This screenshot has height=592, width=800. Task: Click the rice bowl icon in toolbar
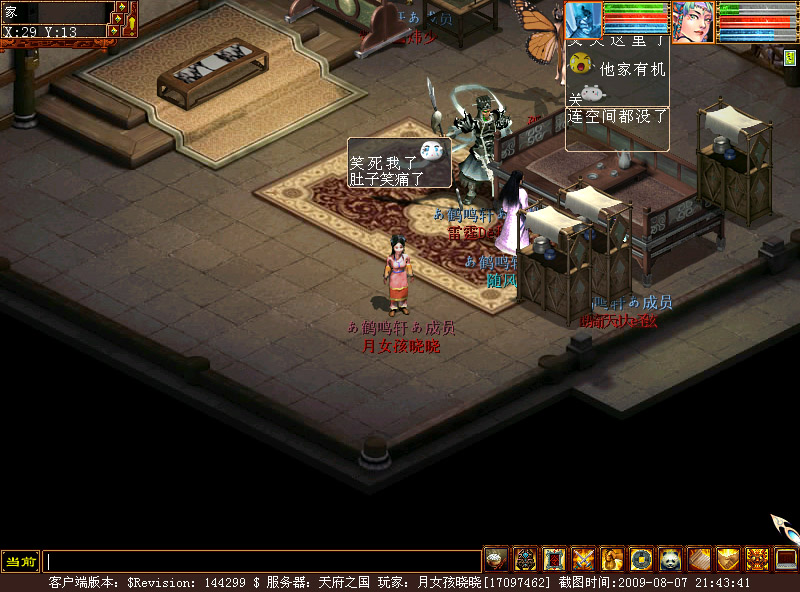point(496,560)
